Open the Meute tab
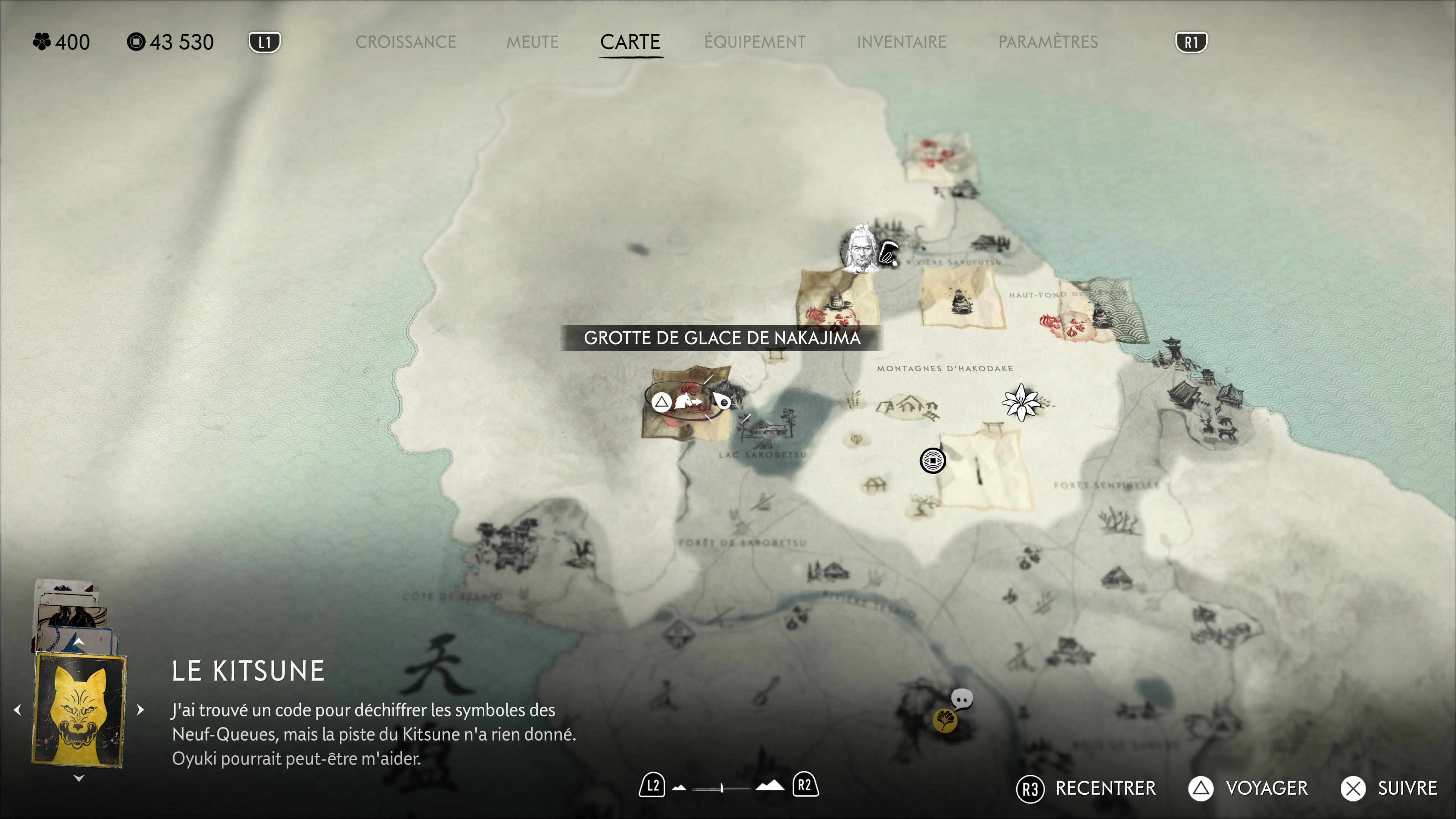 [x=532, y=42]
